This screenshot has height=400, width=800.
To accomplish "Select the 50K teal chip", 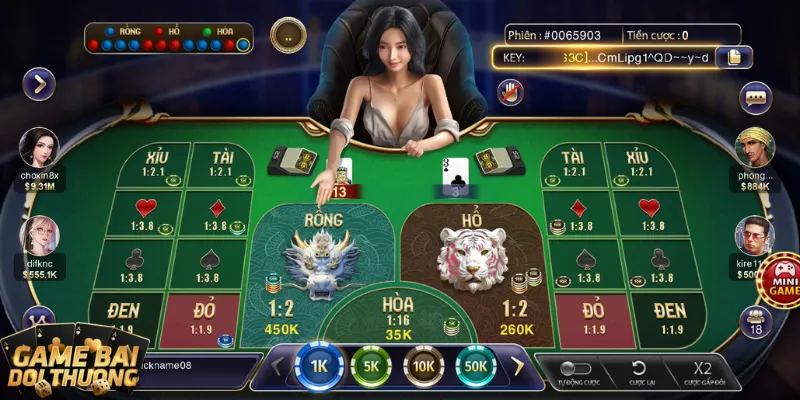I will (476, 366).
